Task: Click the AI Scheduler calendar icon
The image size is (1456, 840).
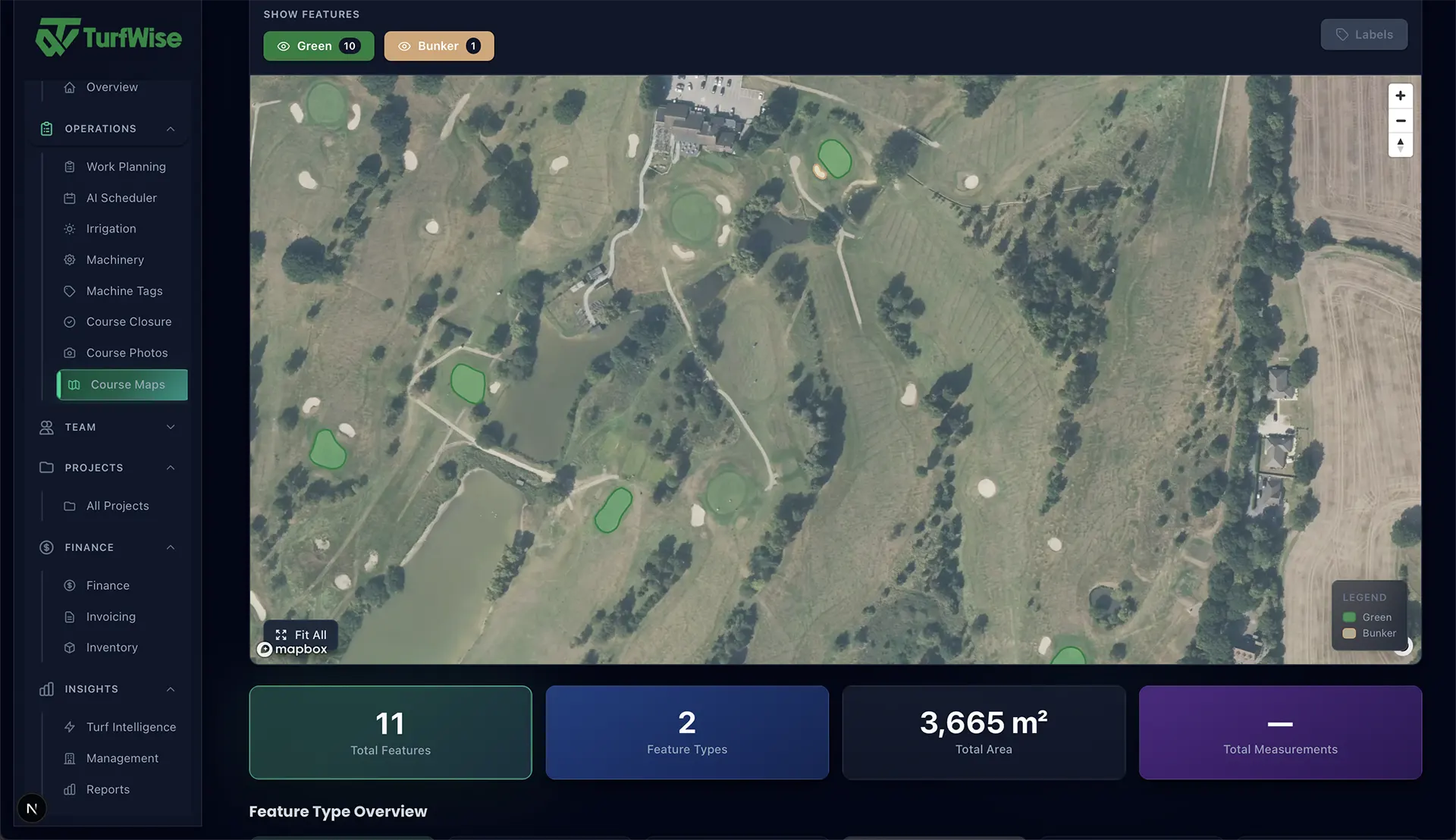Action: tap(69, 198)
